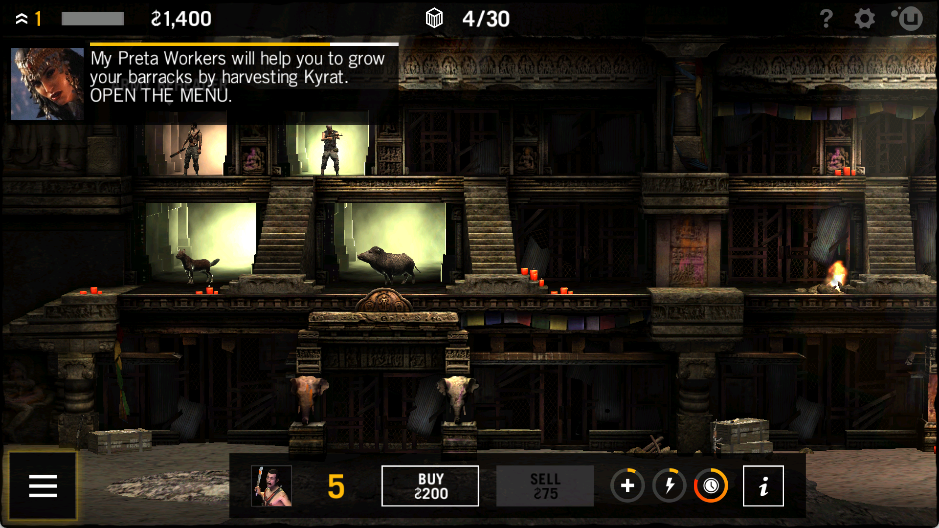The height and width of the screenshot is (528, 939).
Task: Click the orange clock timer icon
Action: click(711, 486)
